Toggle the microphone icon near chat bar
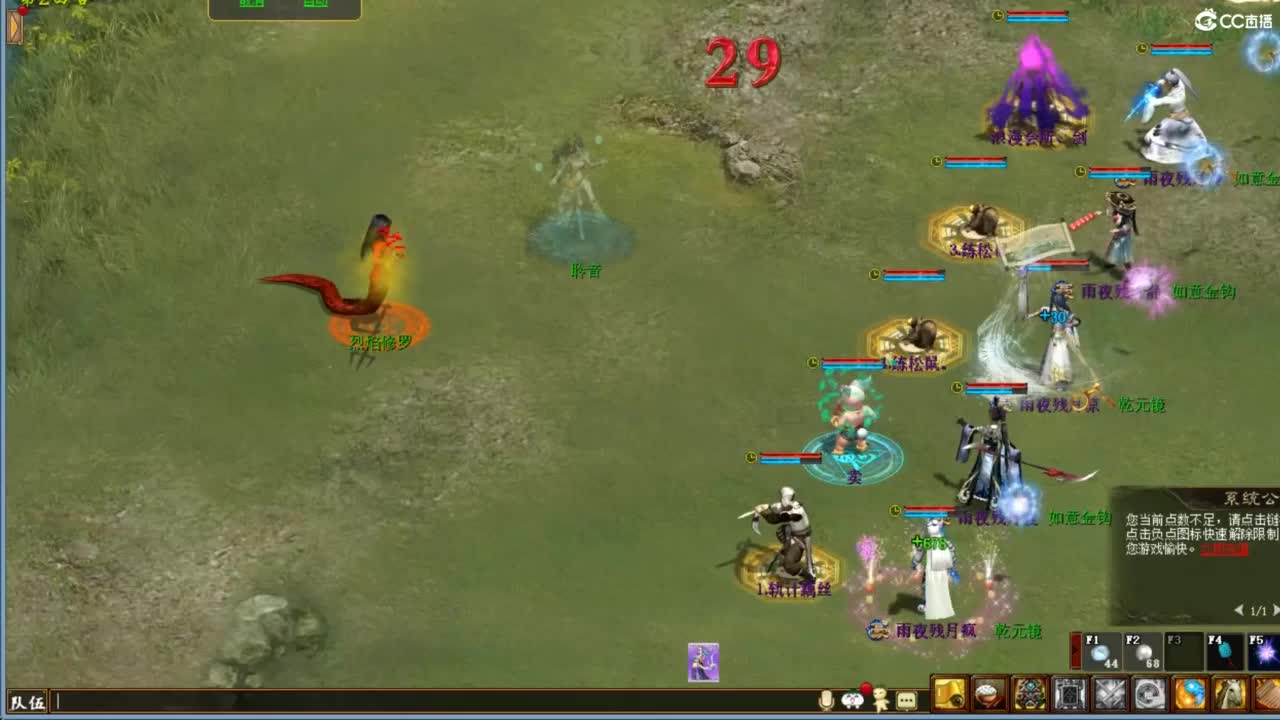This screenshot has height=720, width=1280. [x=826, y=700]
